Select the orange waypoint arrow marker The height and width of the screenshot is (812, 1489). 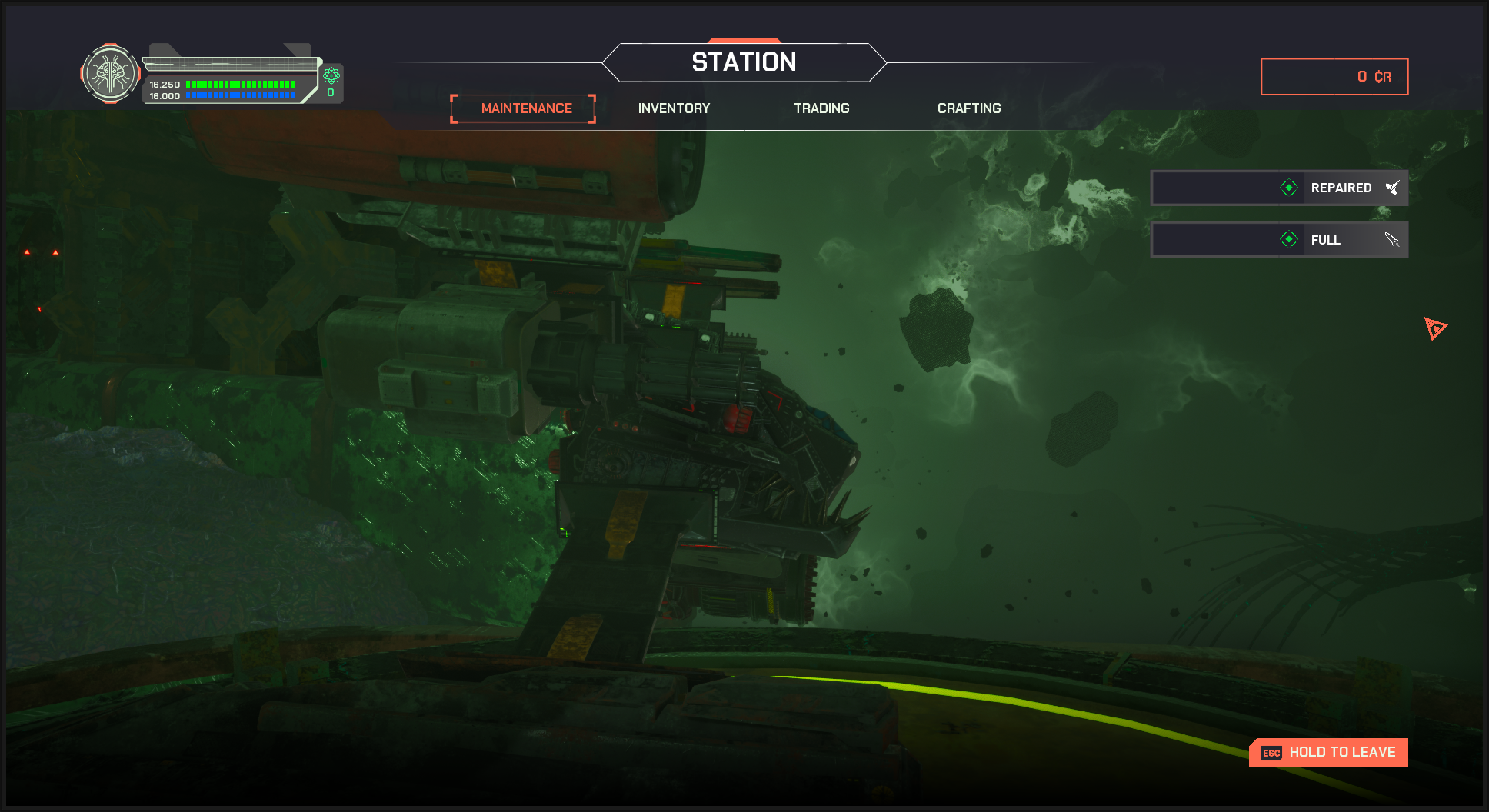pos(1434,329)
